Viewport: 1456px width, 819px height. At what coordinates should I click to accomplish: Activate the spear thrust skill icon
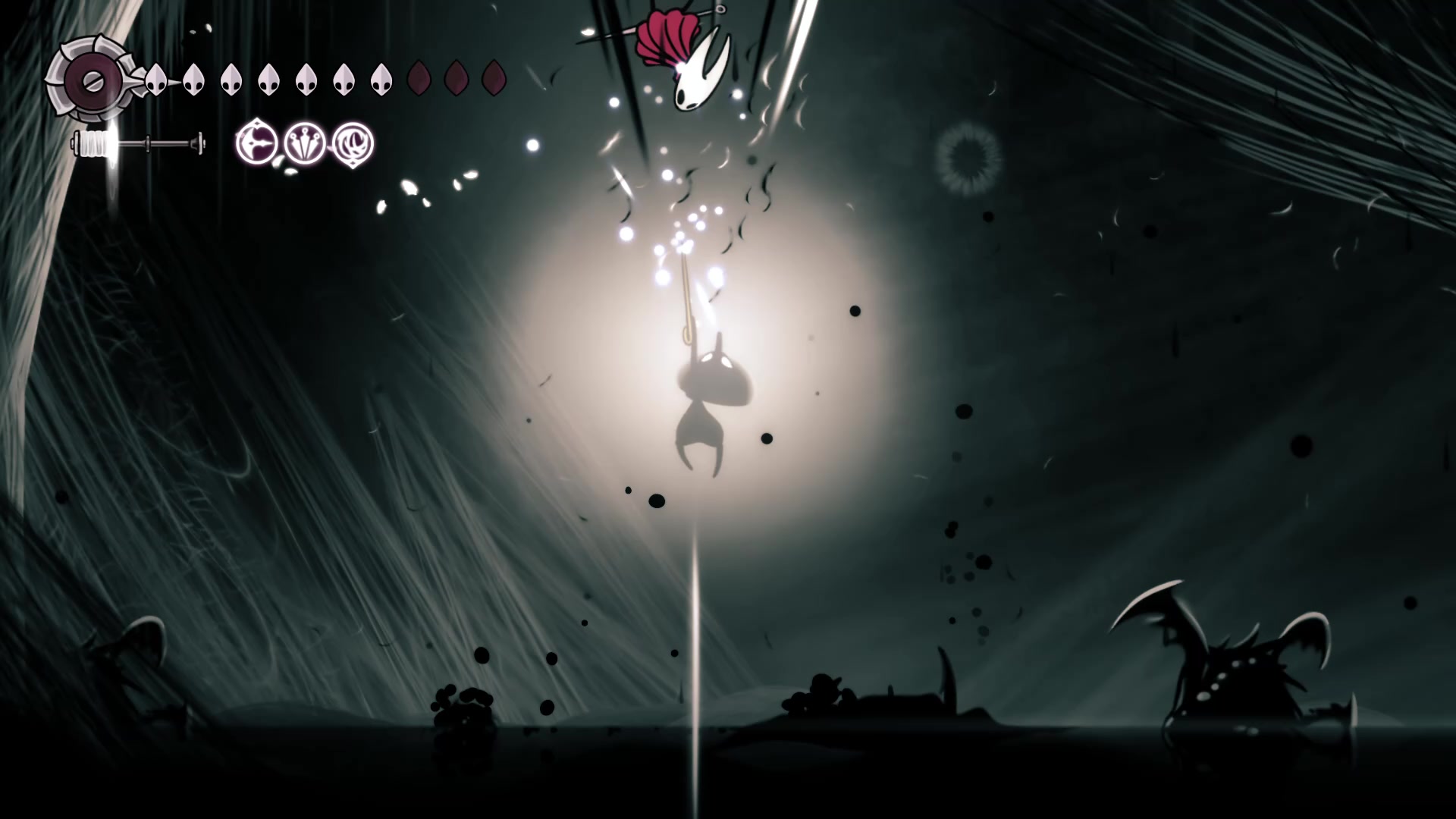tap(257, 143)
